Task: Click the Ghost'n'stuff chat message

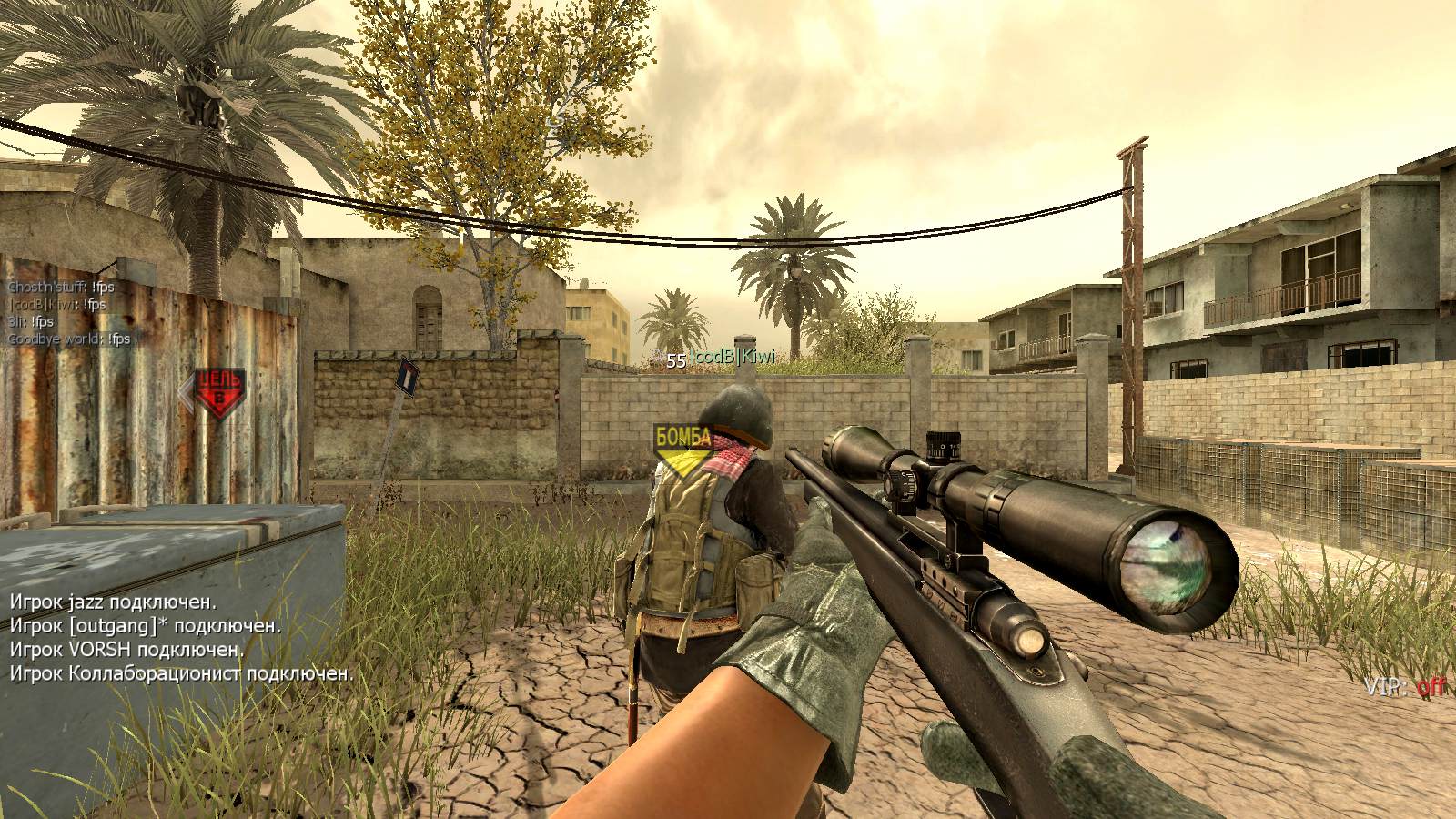Action: [61, 288]
